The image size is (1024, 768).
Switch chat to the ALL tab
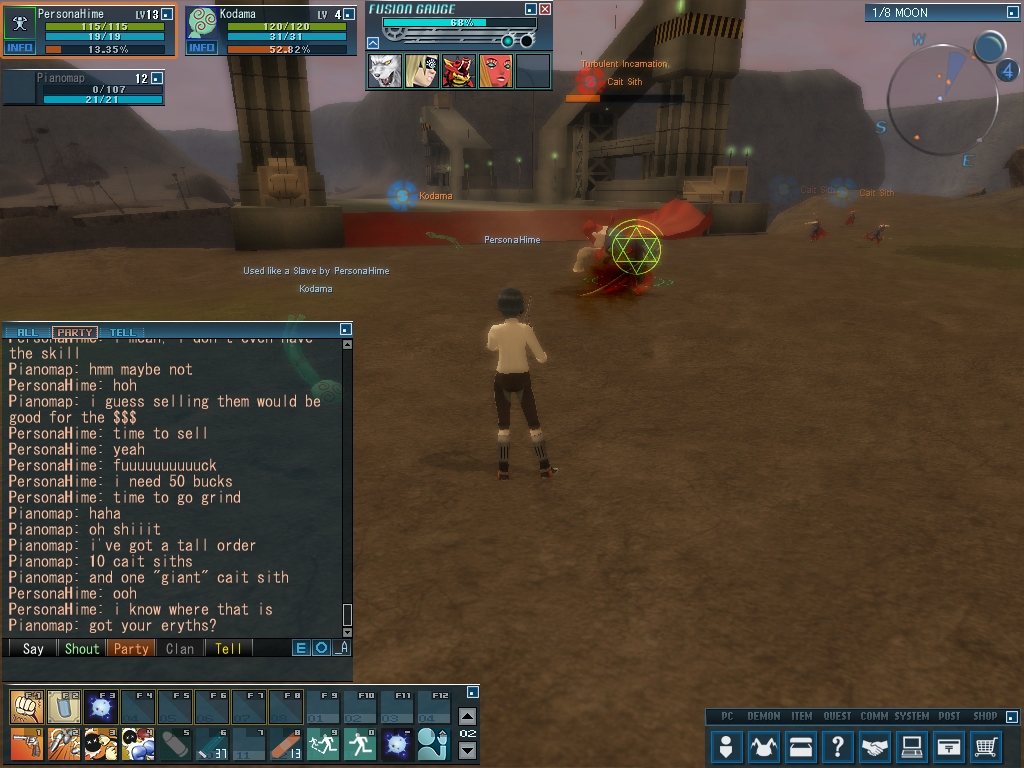coord(28,332)
